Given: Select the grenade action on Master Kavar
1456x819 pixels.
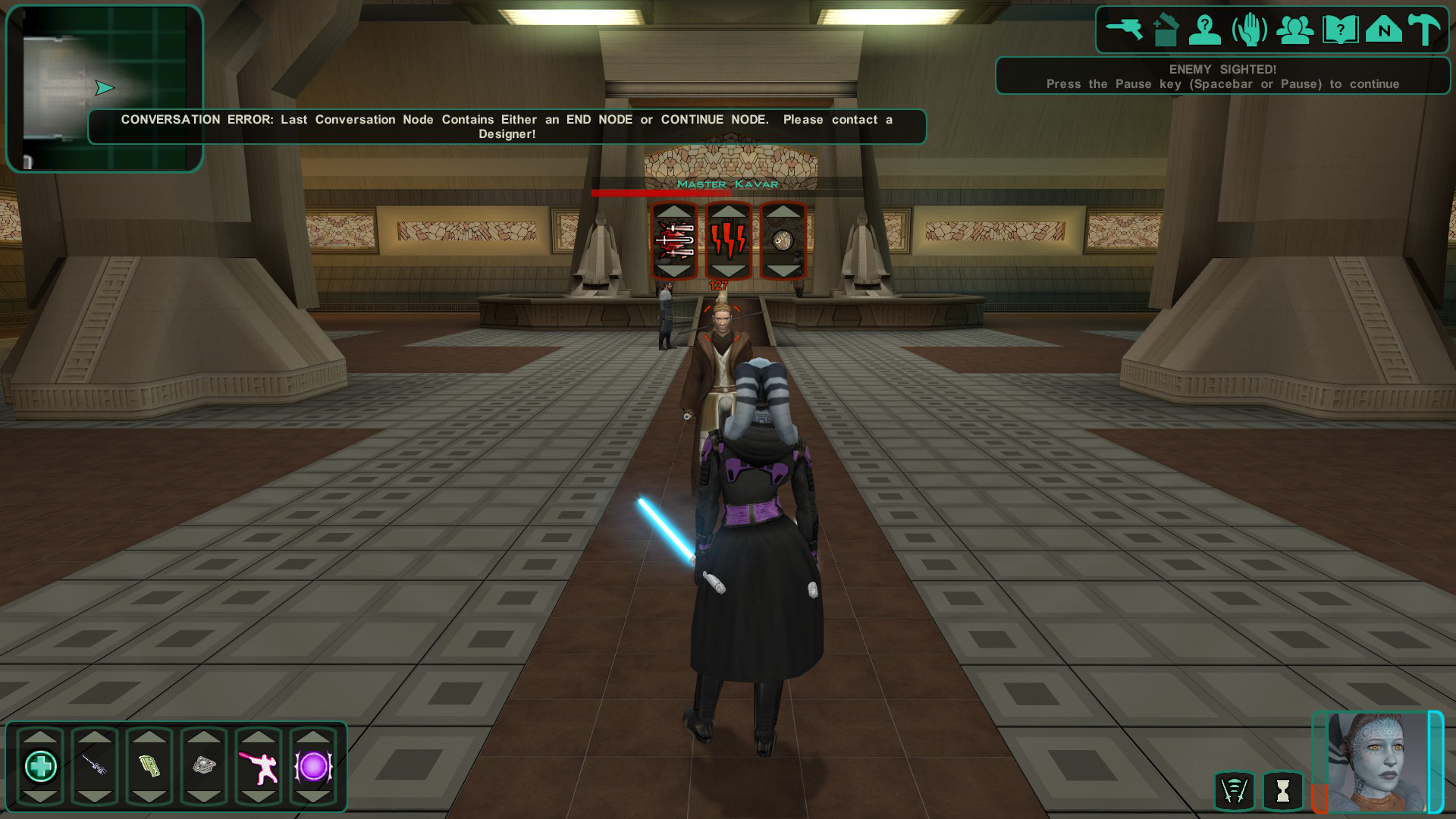Looking at the screenshot, I should pos(783,241).
